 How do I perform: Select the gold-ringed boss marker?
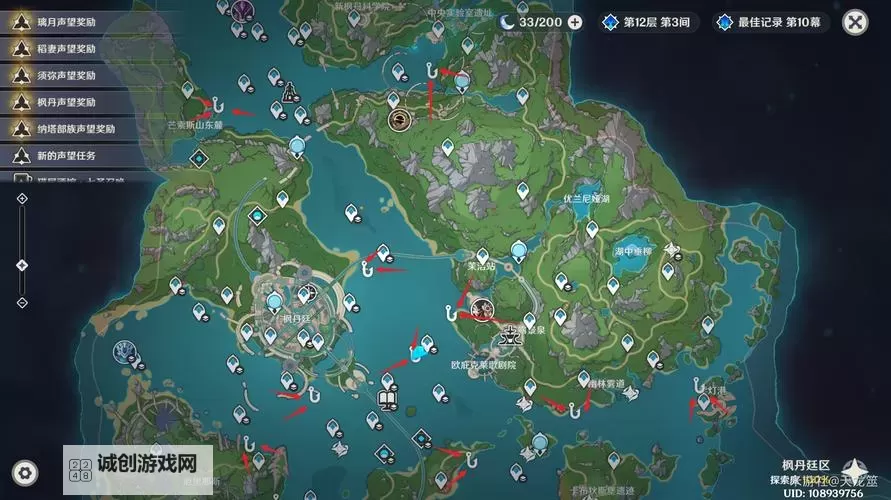coord(398,120)
